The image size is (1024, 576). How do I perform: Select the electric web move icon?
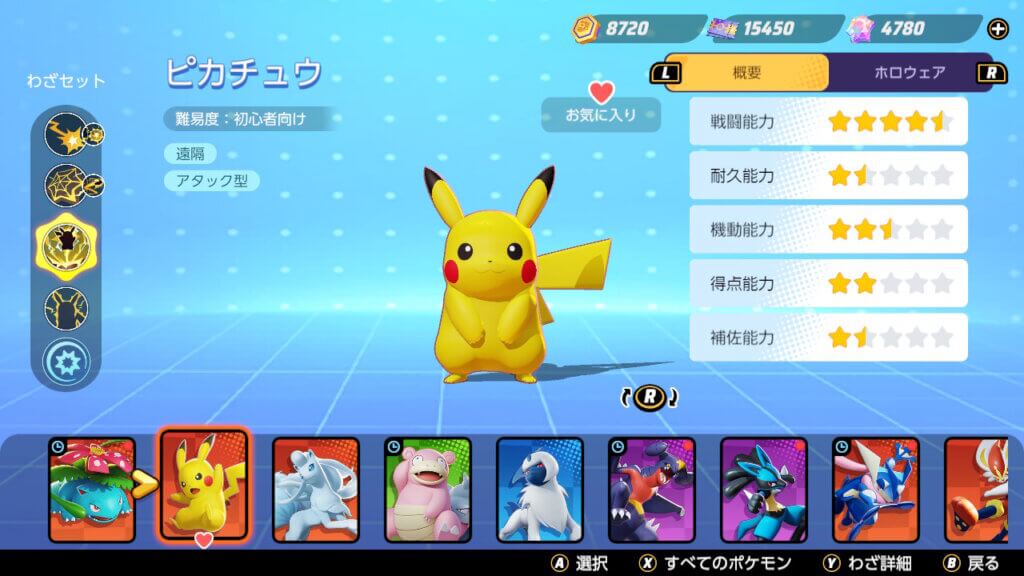point(66,185)
